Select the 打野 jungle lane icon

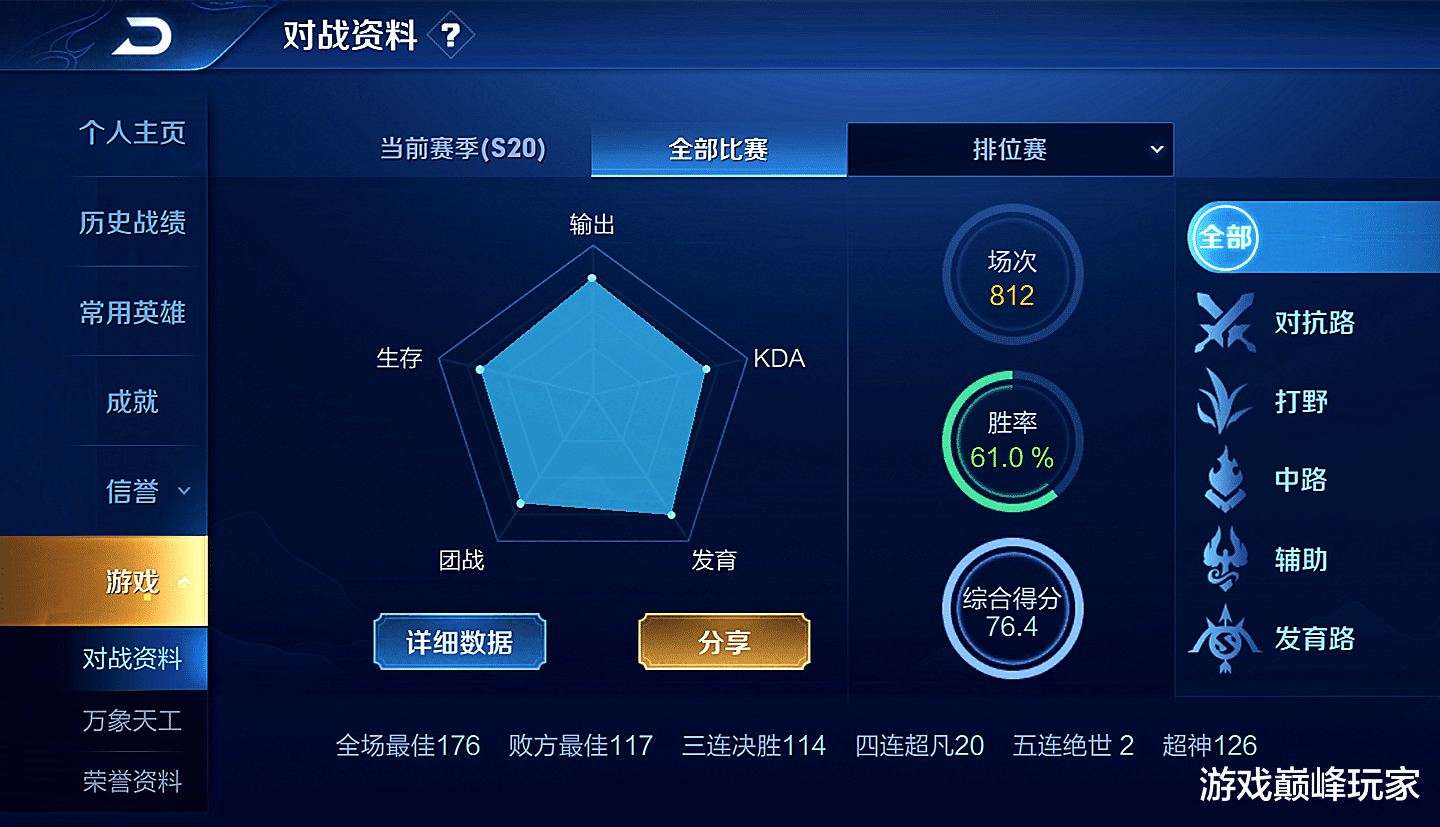click(1224, 402)
